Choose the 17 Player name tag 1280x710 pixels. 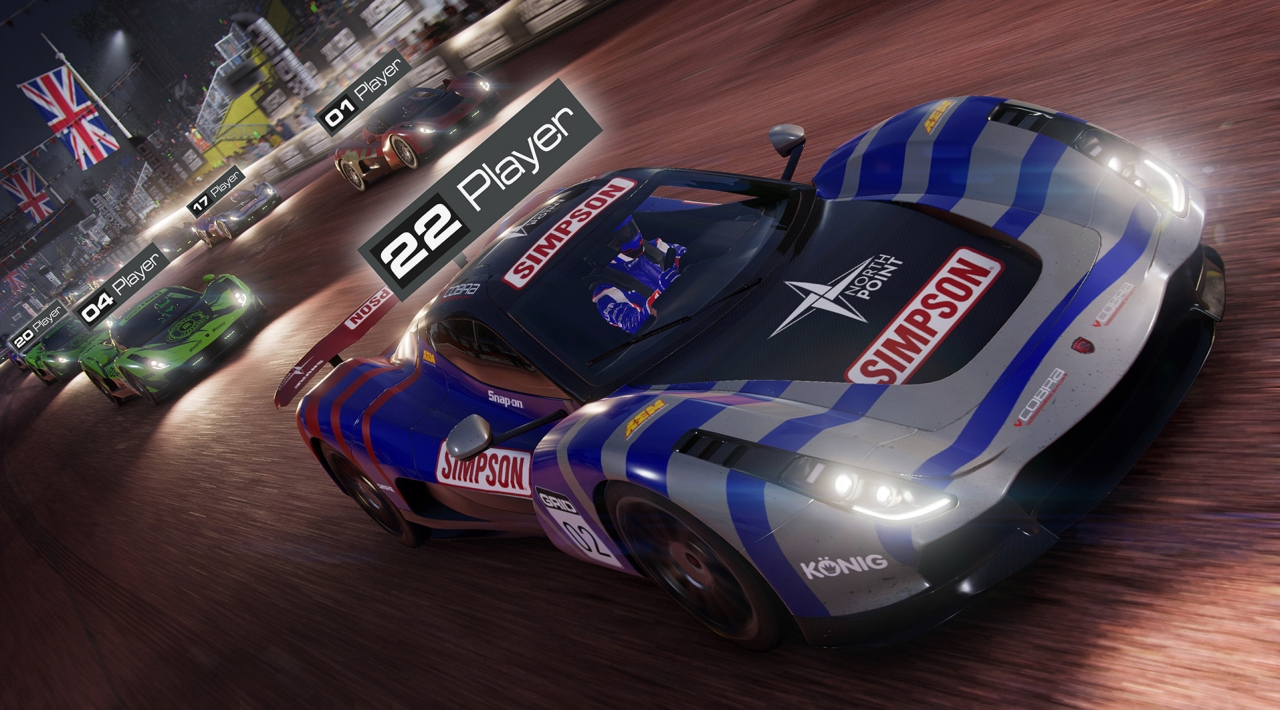point(216,191)
